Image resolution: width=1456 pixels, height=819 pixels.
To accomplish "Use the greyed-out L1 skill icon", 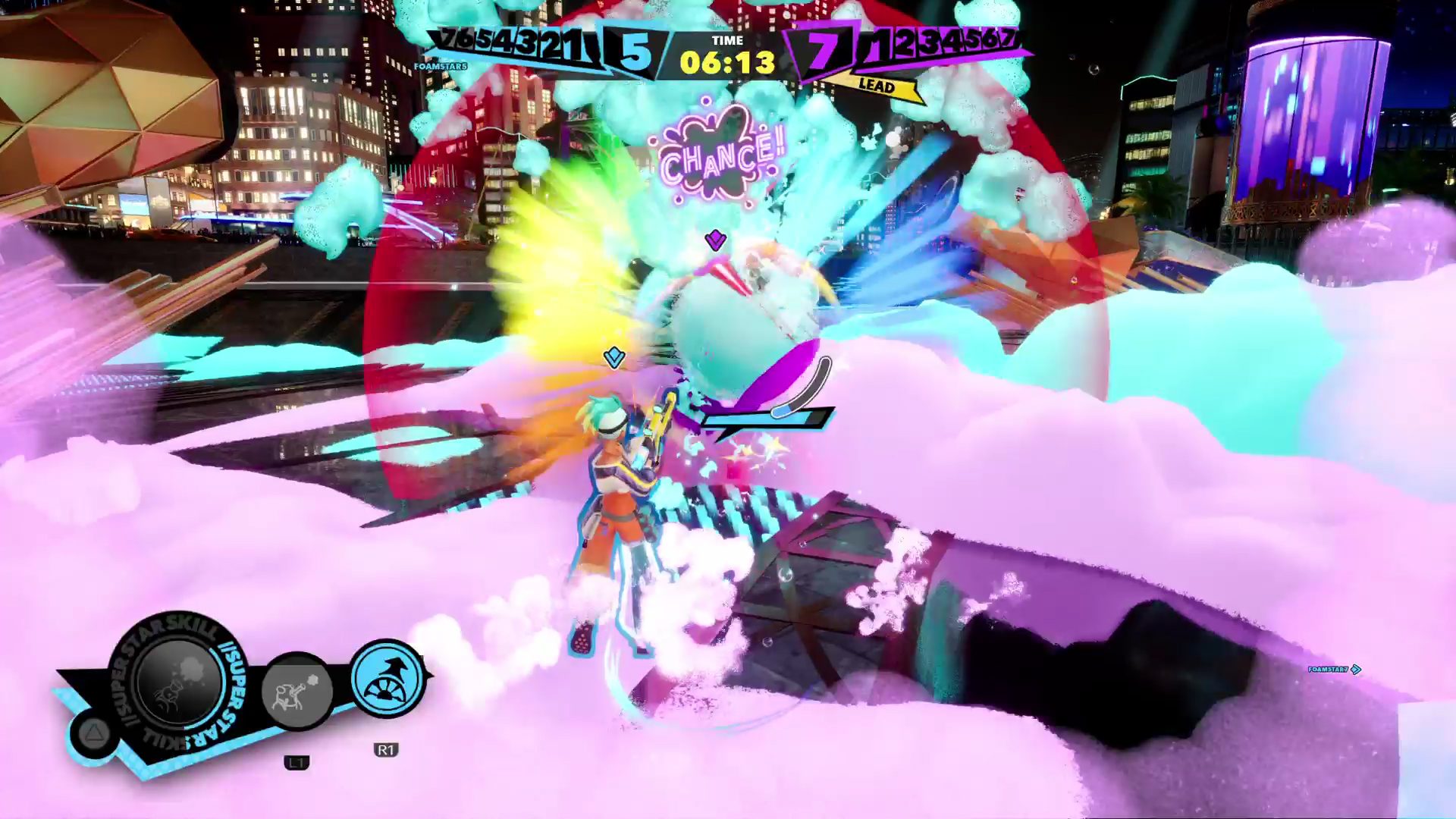I will [297, 692].
